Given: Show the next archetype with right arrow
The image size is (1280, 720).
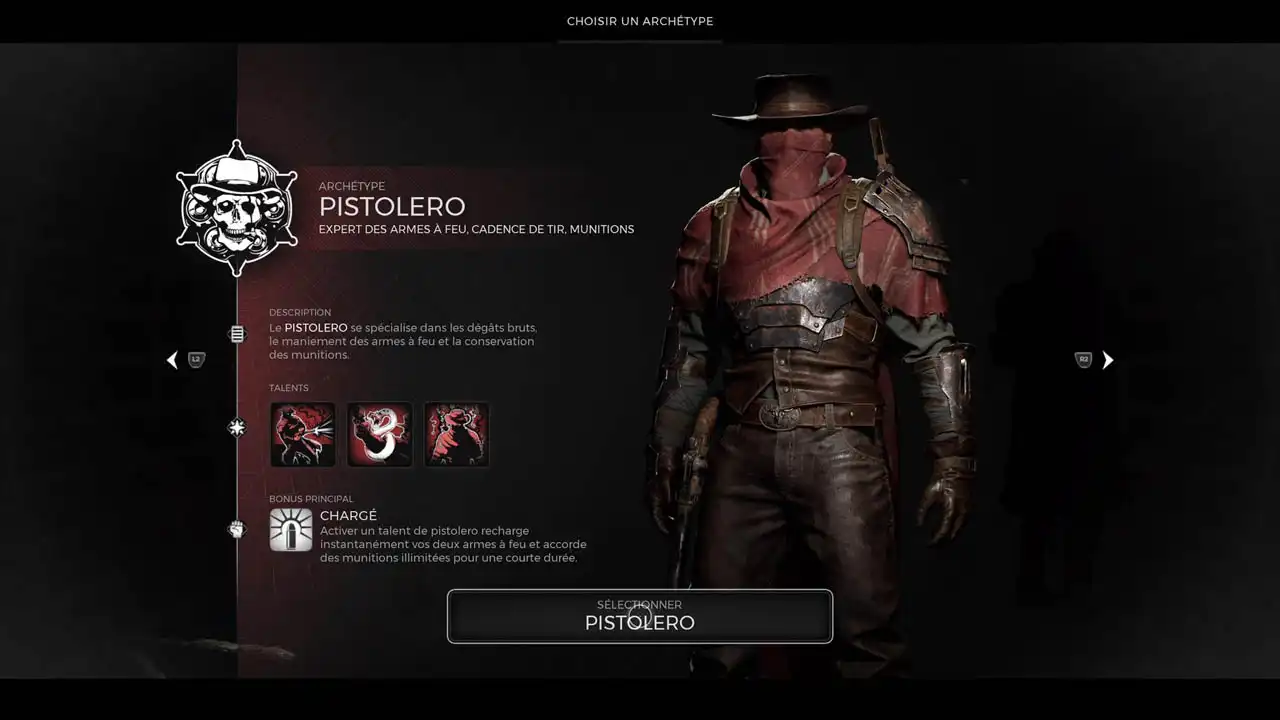Looking at the screenshot, I should (x=1107, y=360).
